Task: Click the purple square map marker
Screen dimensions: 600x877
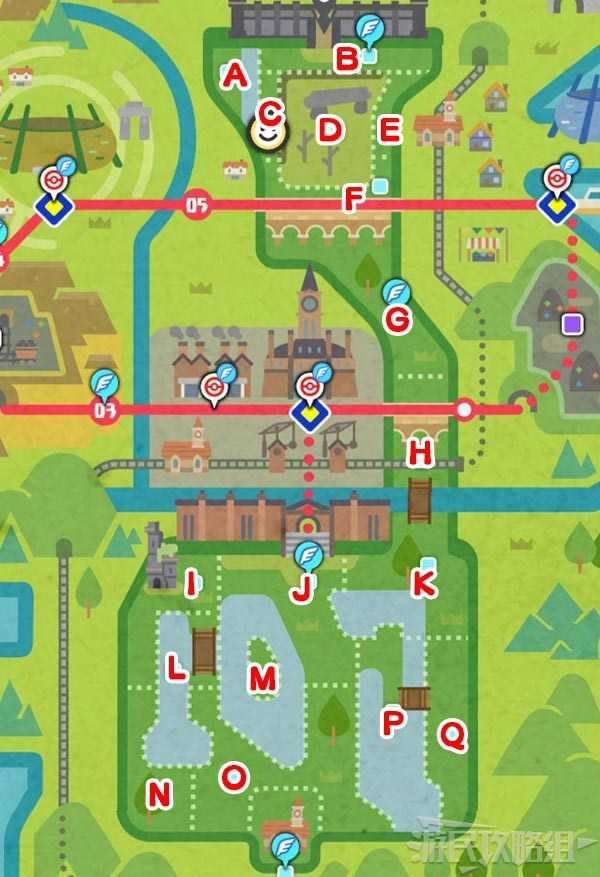Action: tap(572, 323)
